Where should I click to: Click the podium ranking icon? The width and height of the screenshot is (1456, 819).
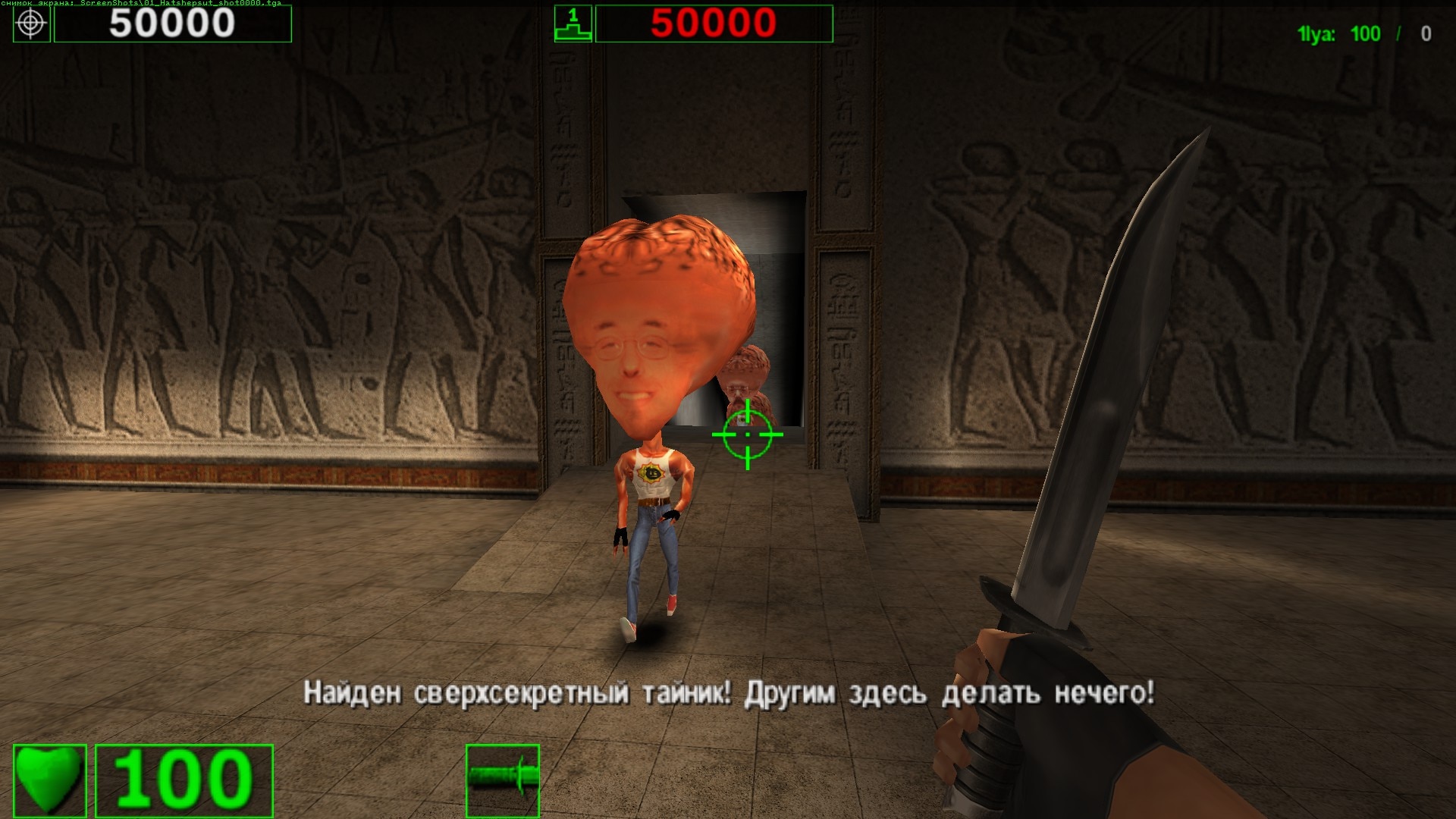573,24
